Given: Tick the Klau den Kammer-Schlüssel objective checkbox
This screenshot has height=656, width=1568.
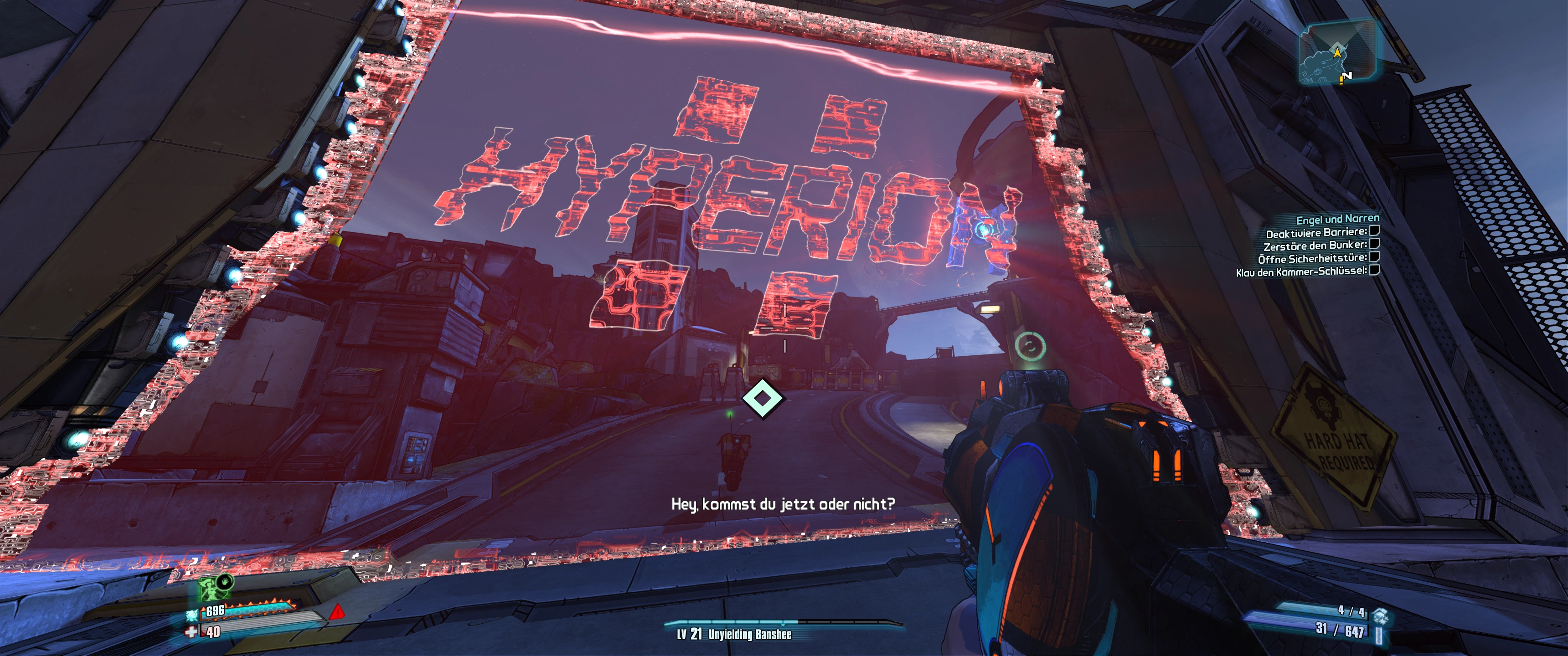Looking at the screenshot, I should pyautogui.click(x=1374, y=270).
